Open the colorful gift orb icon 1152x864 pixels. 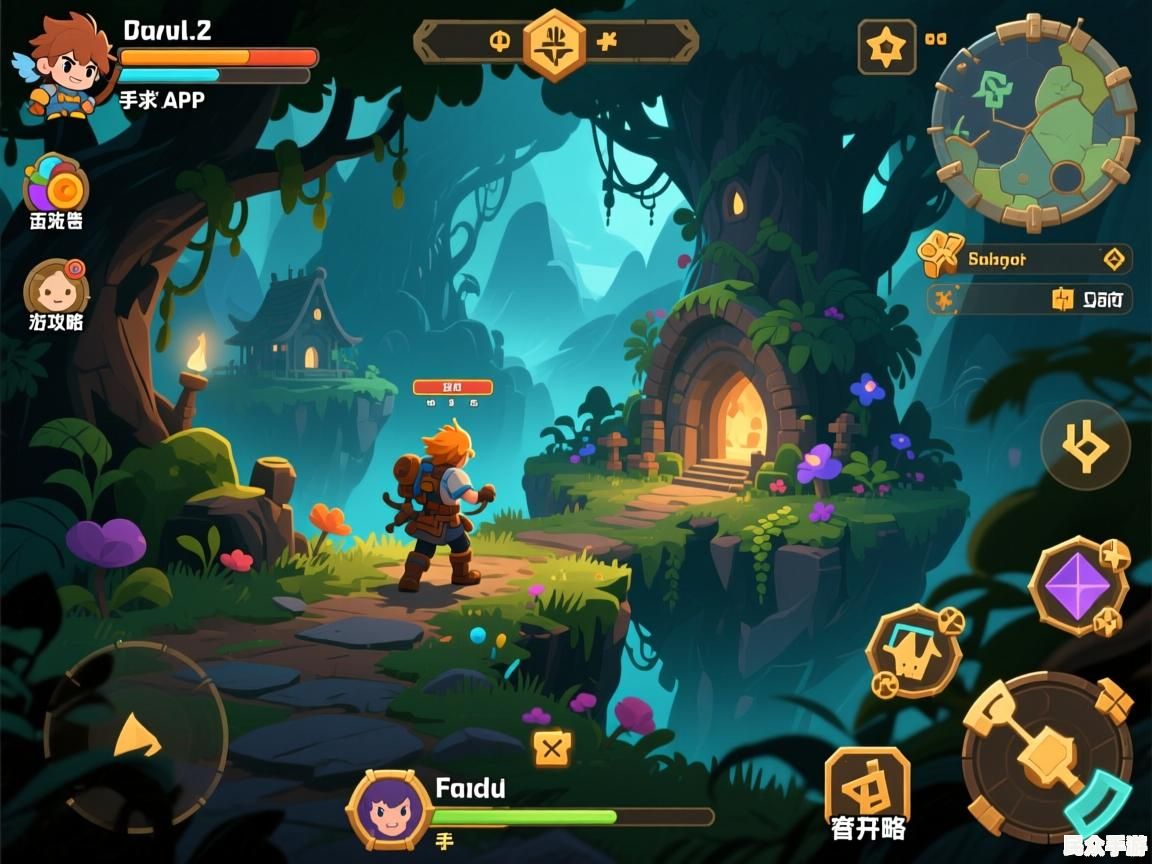[56, 185]
